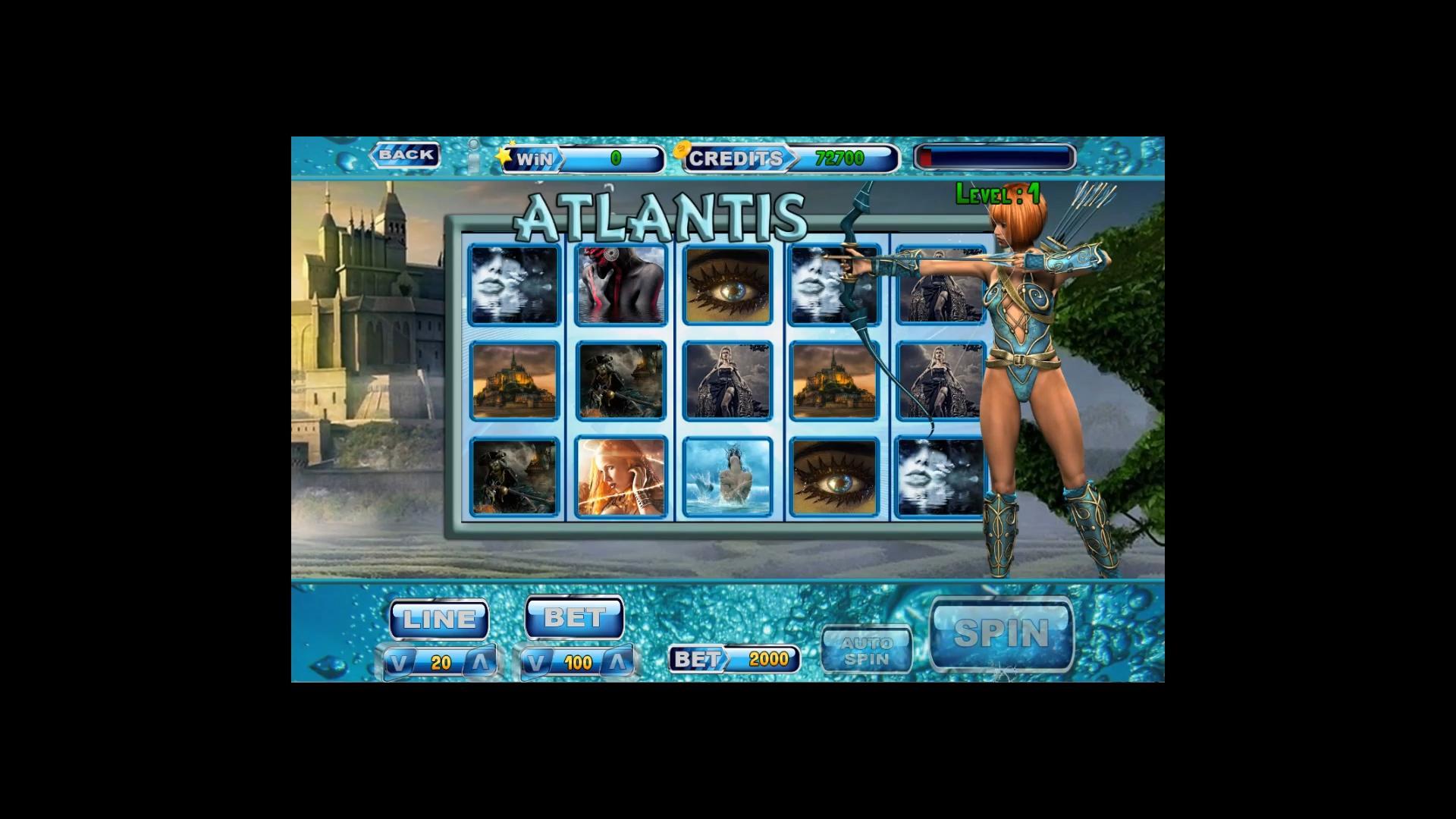The image size is (1456, 819).
Task: Select the golden eye symbol on the middle reel
Action: [726, 284]
